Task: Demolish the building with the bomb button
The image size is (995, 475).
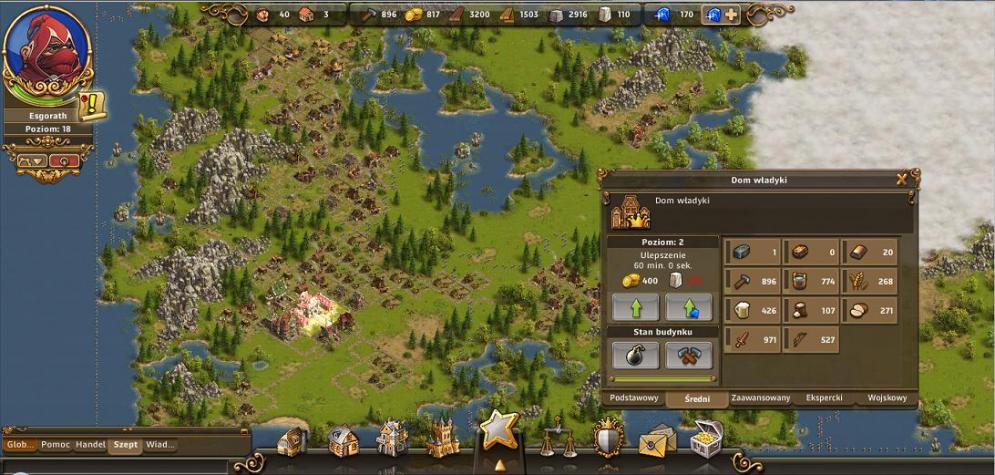Action: [636, 355]
